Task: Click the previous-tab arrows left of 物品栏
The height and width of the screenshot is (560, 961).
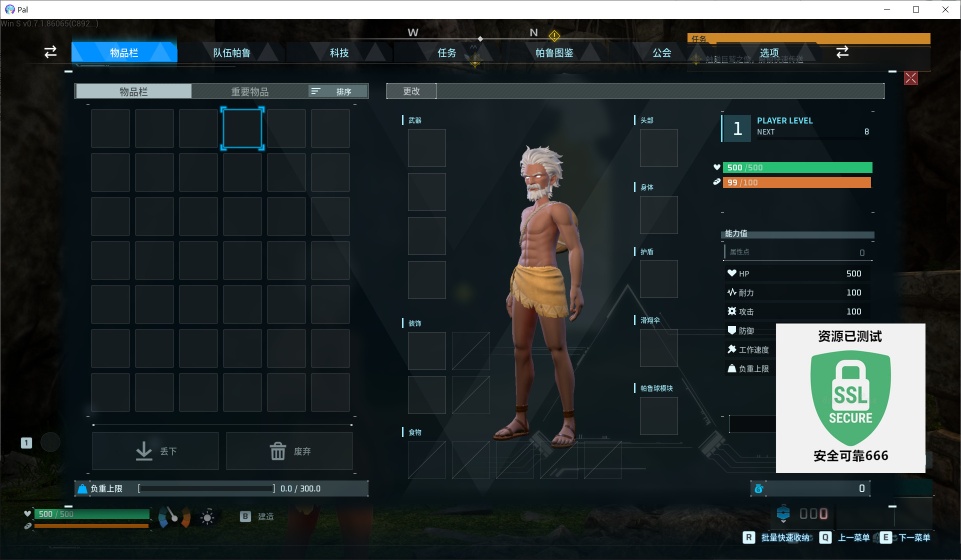Action: point(50,52)
